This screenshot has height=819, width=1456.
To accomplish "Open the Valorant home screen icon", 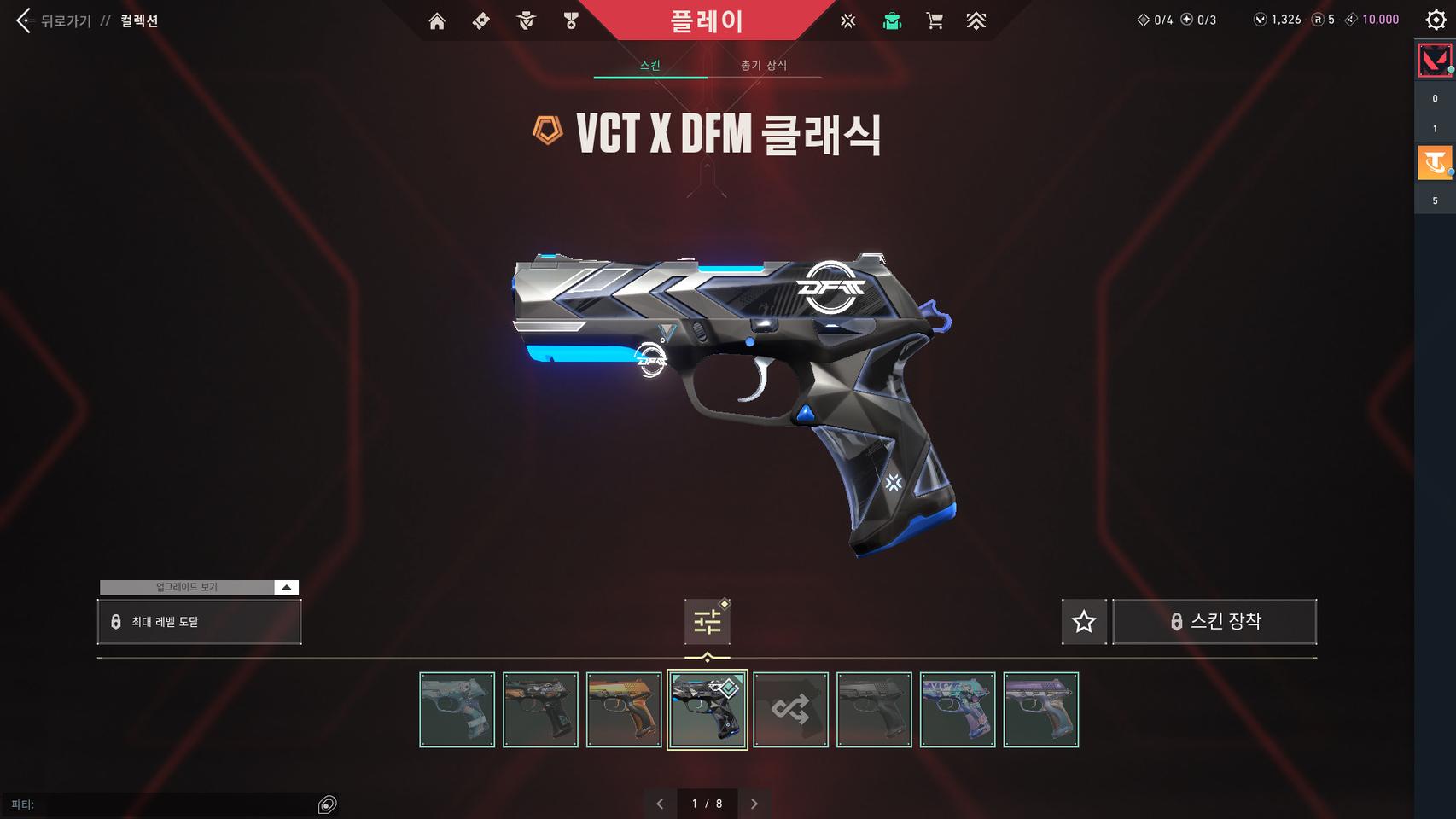I will click(x=438, y=21).
